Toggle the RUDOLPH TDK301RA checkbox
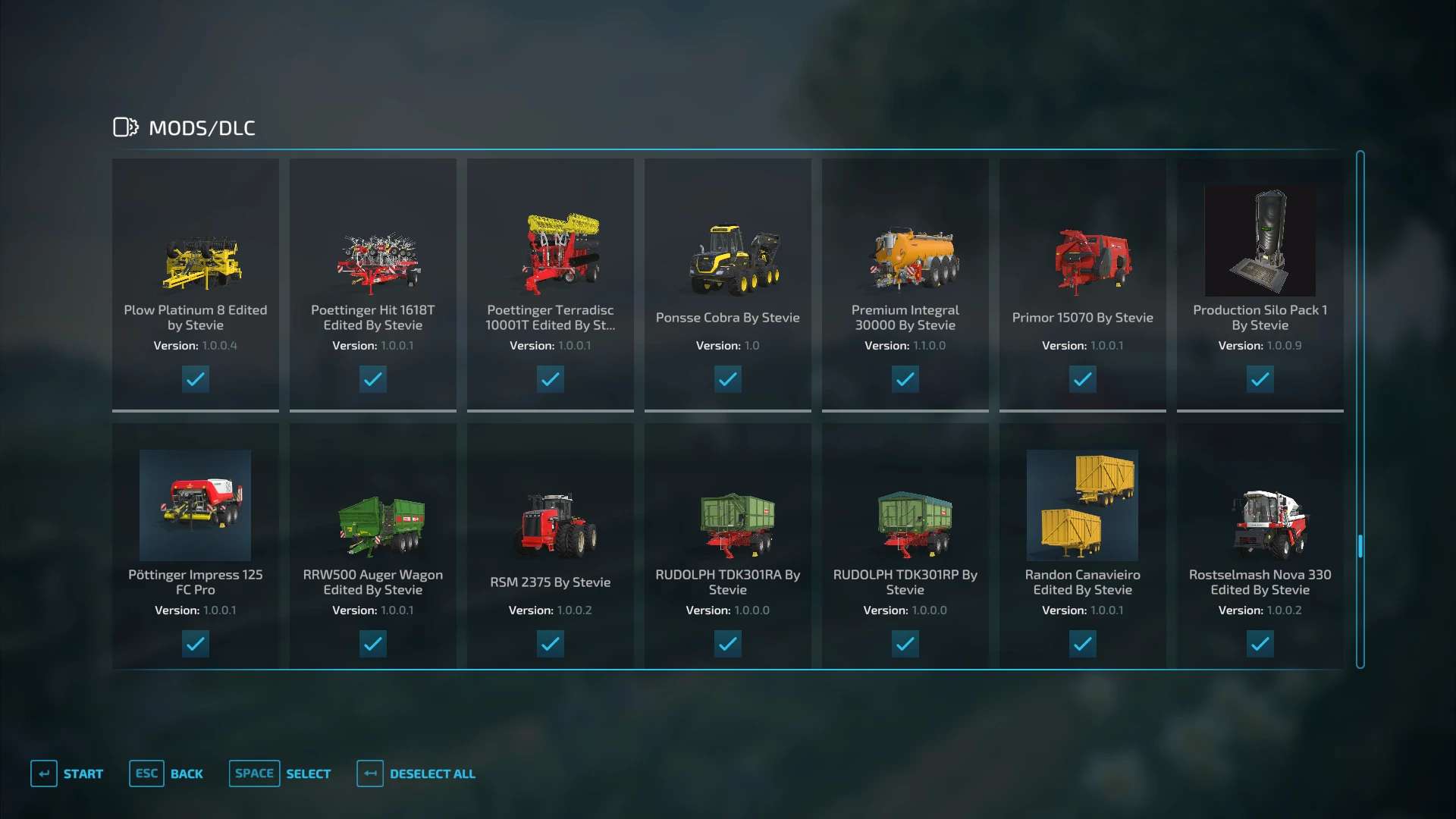Viewport: 1456px width, 819px height. click(728, 644)
